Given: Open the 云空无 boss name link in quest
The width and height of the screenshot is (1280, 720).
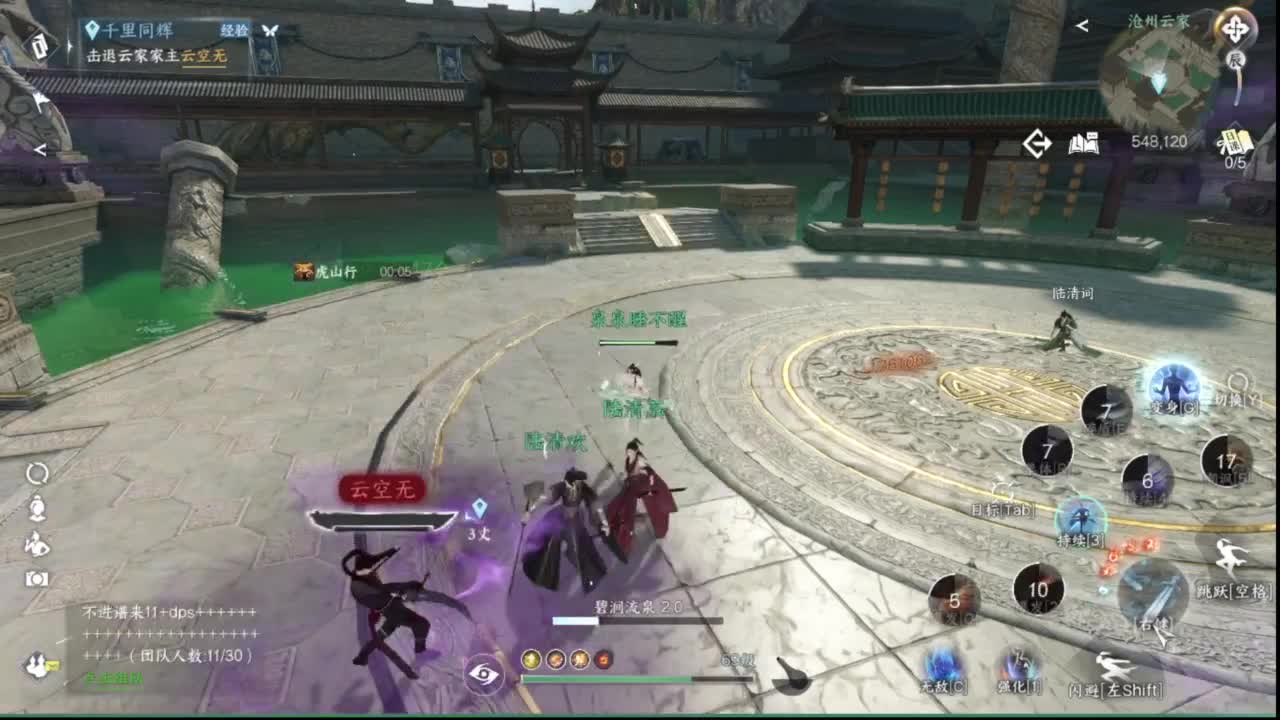Looking at the screenshot, I should pyautogui.click(x=203, y=55).
